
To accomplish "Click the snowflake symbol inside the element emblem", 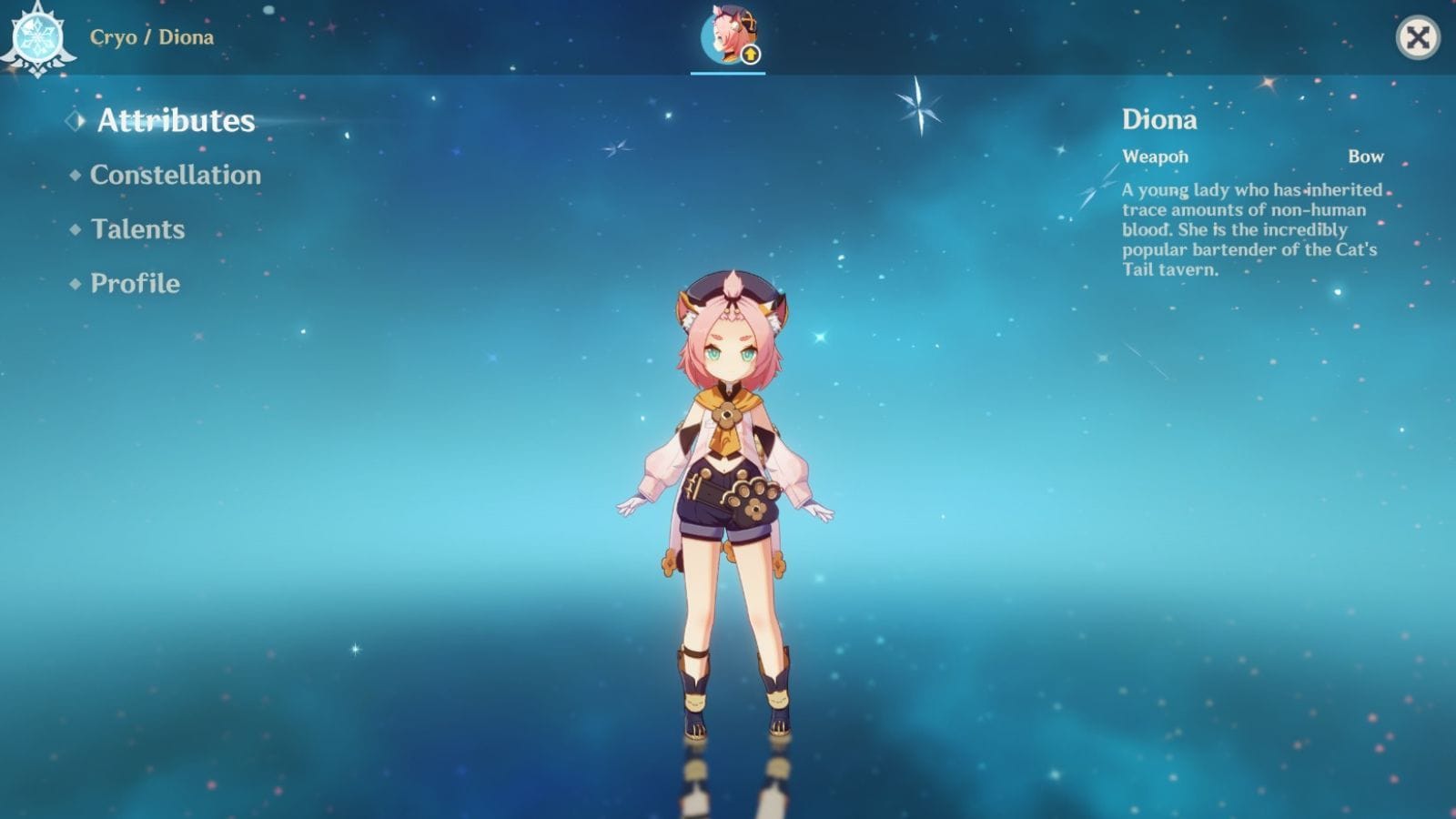I will pos(36,38).
